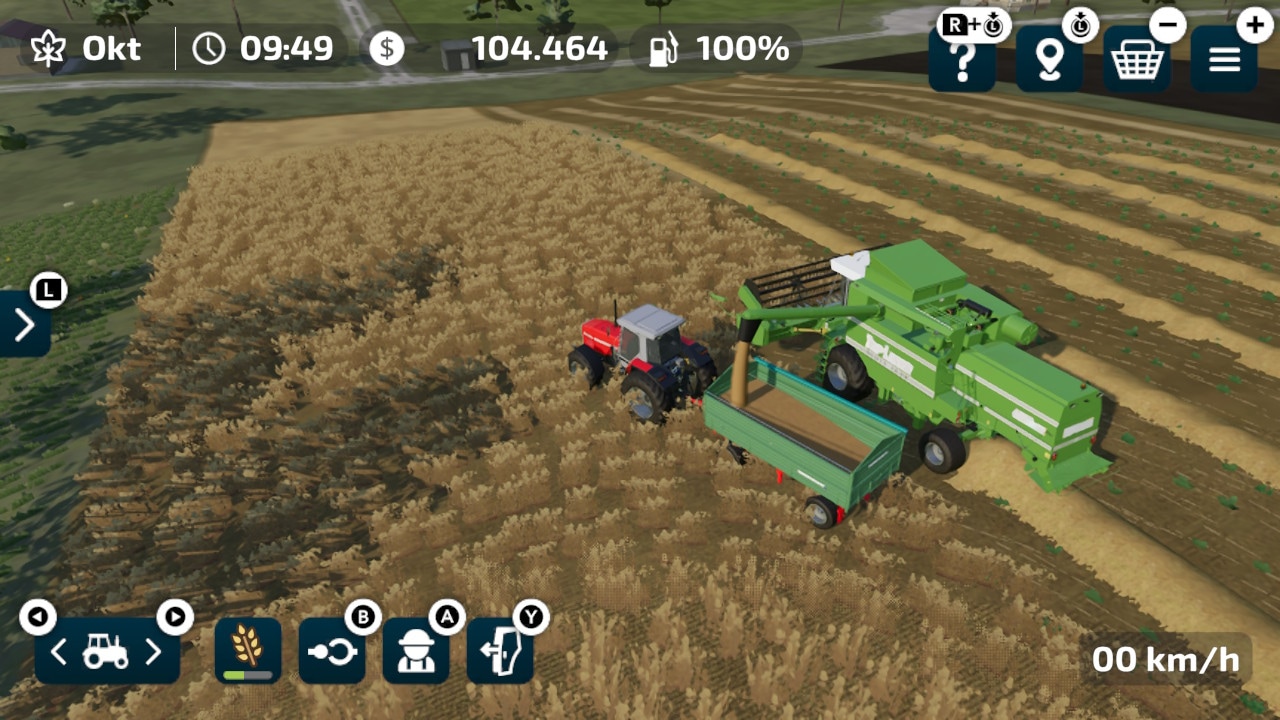Expand the left side panel arrow

[24, 324]
